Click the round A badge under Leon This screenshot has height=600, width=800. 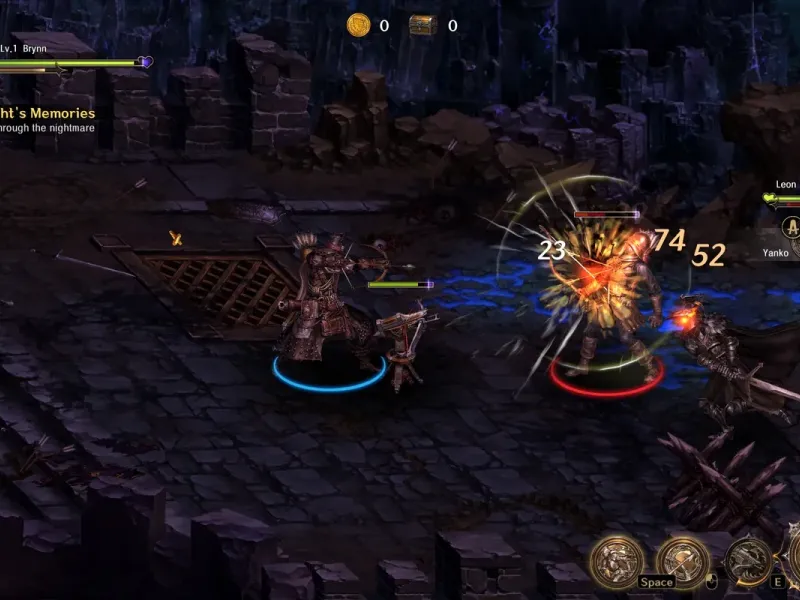[x=793, y=228]
